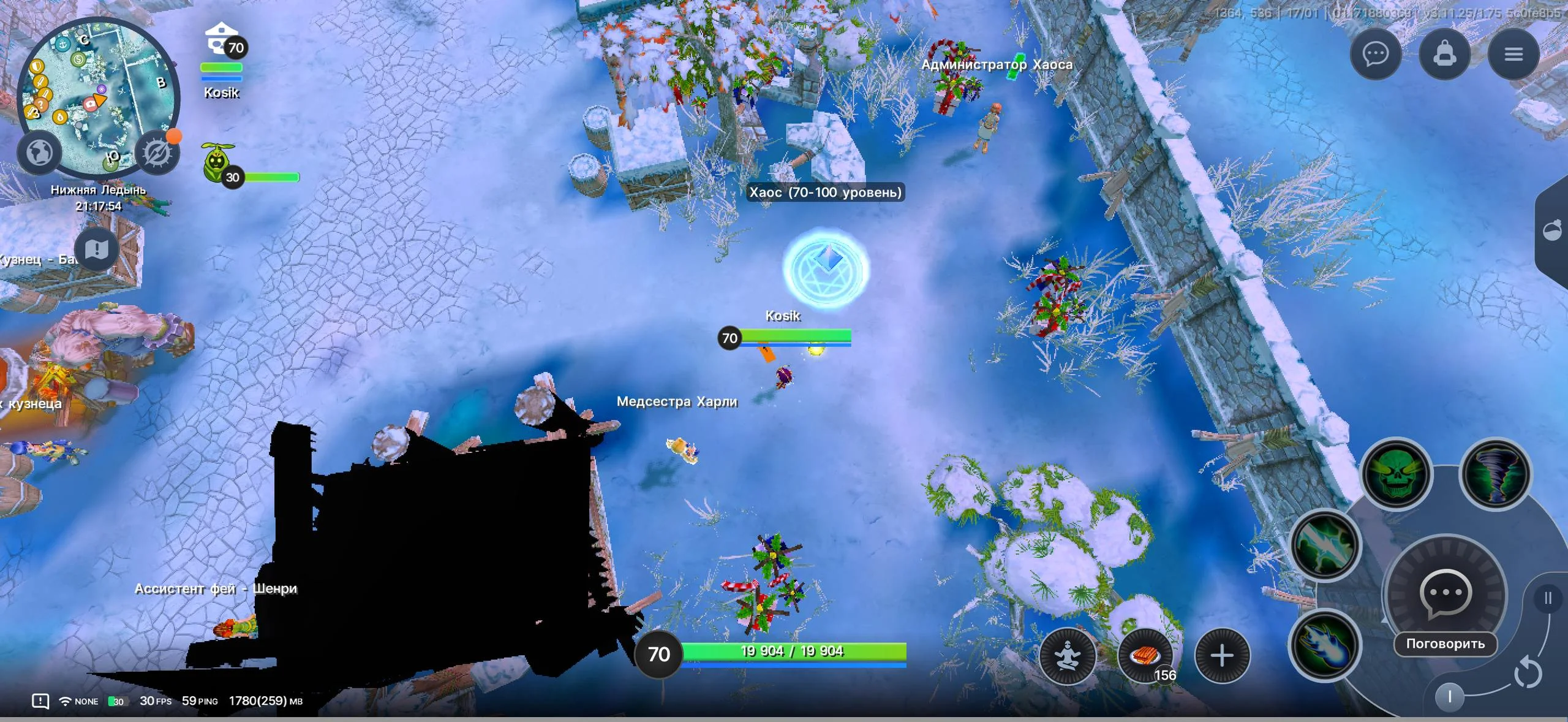Open the feedback report icon

pyautogui.click(x=40, y=701)
